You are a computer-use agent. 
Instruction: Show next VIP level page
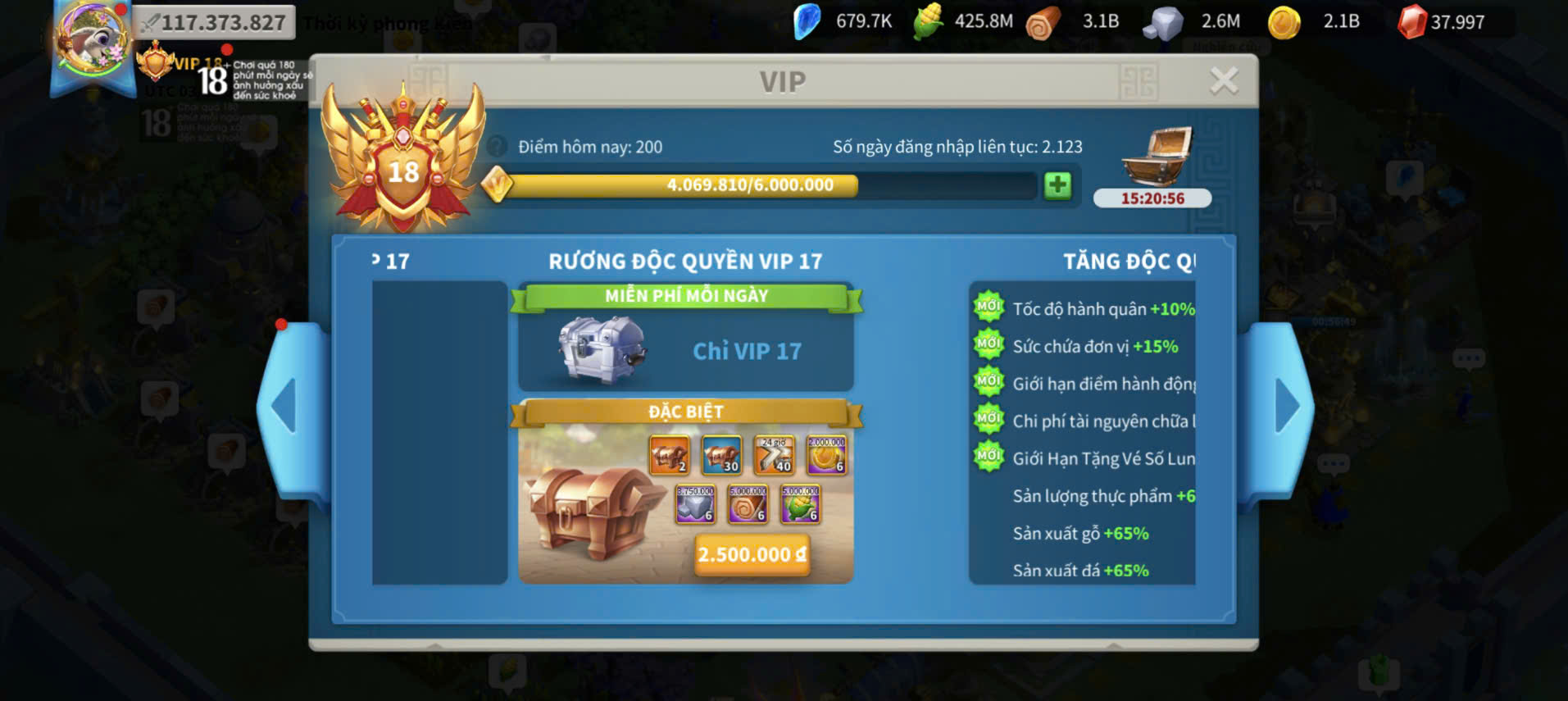click(1286, 407)
